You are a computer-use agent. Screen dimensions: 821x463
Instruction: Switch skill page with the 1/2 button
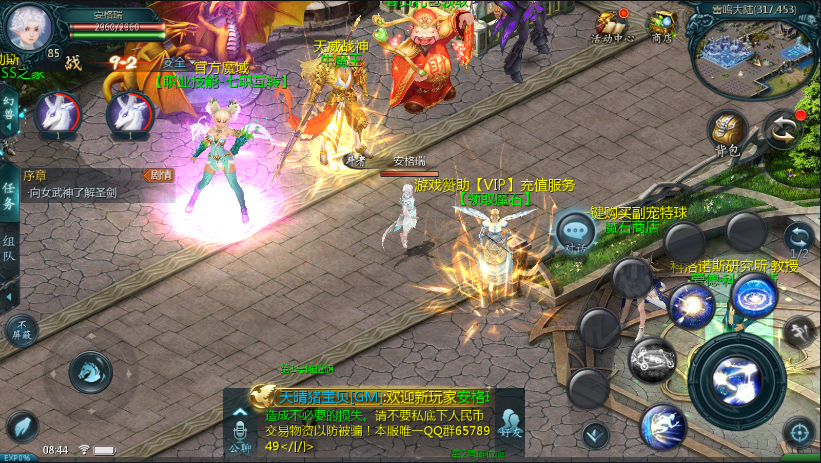(797, 238)
